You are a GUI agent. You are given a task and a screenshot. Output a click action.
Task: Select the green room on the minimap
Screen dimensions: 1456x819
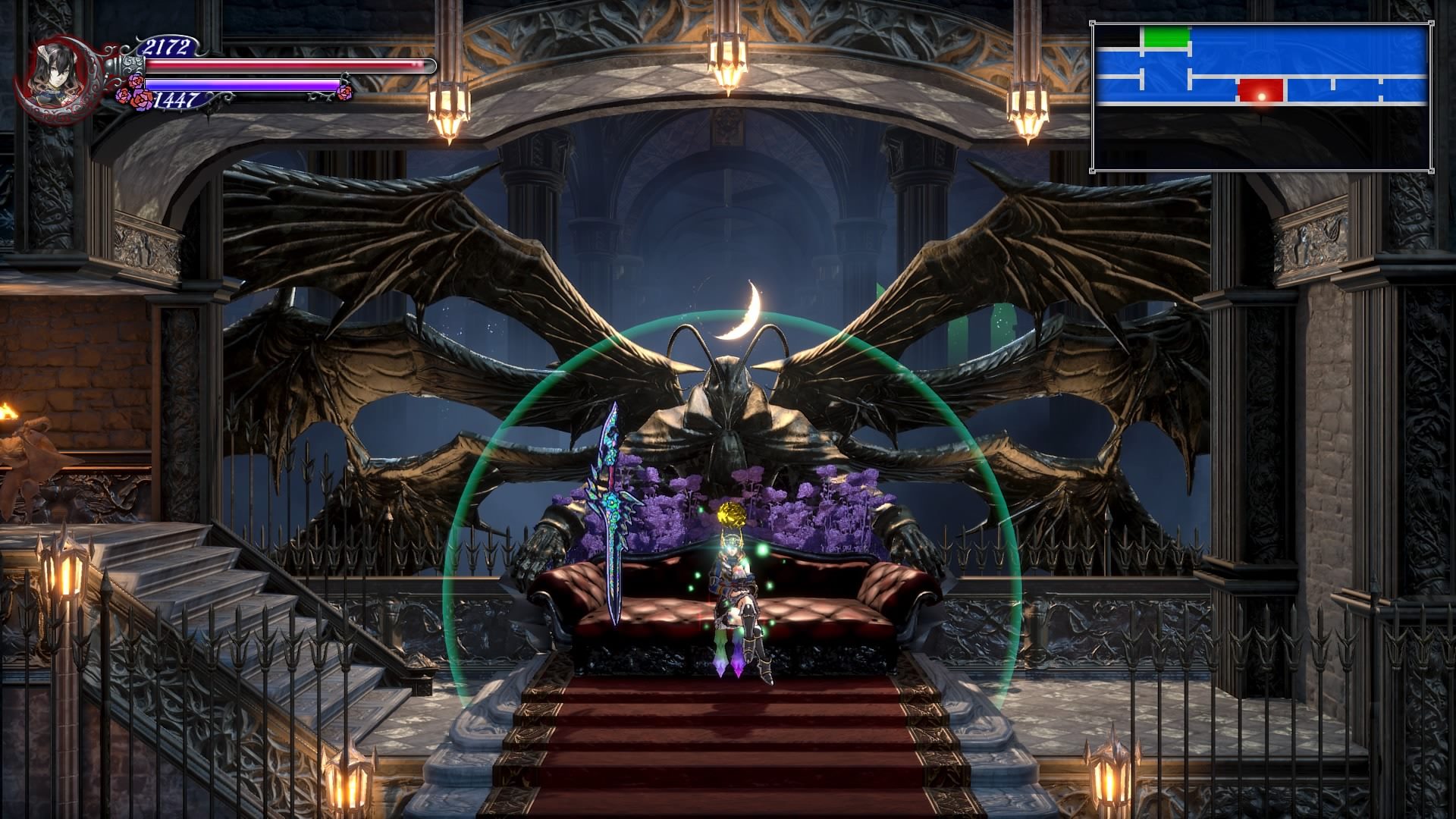click(1166, 37)
